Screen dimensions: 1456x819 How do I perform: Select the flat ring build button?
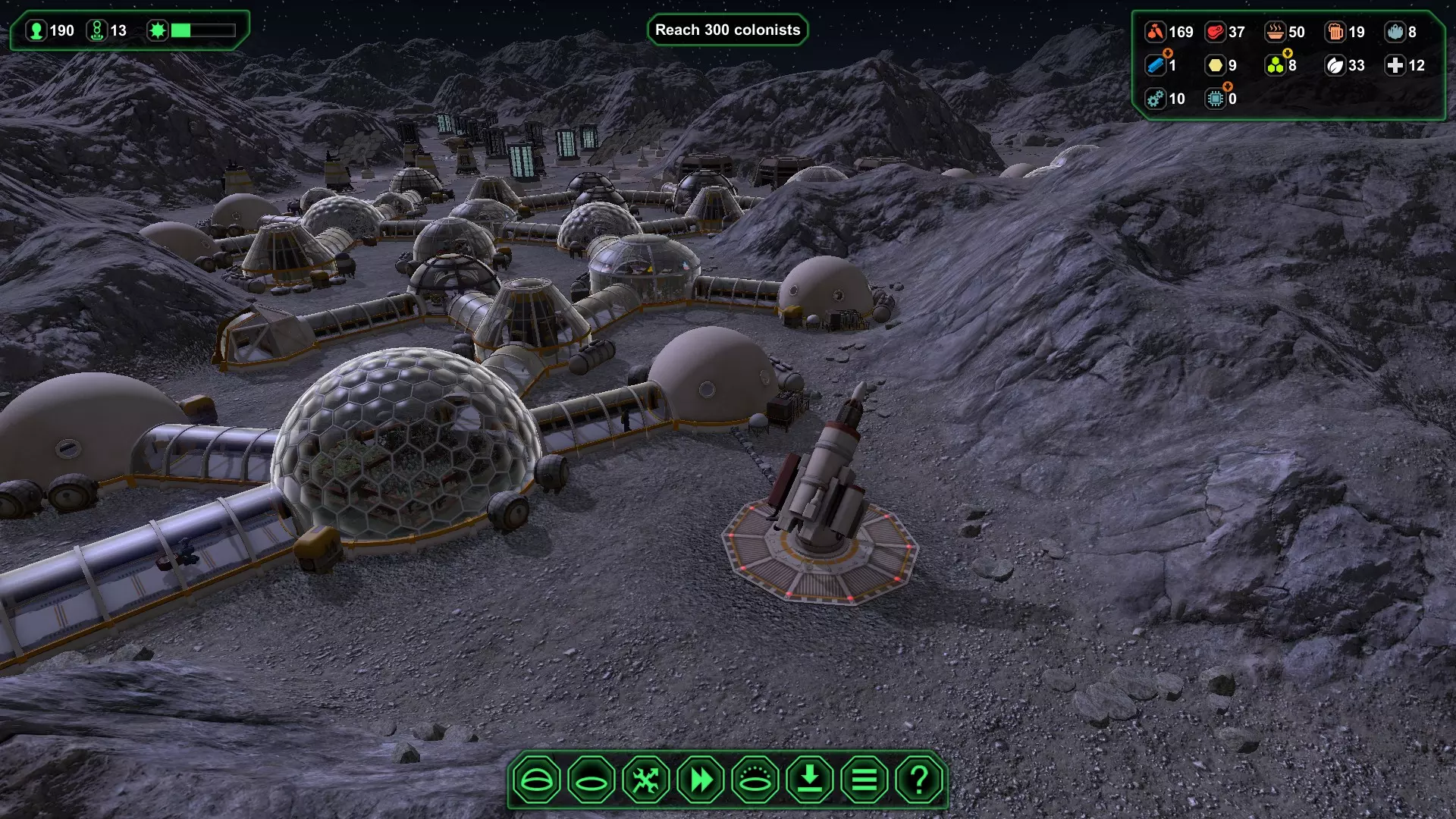click(x=591, y=780)
